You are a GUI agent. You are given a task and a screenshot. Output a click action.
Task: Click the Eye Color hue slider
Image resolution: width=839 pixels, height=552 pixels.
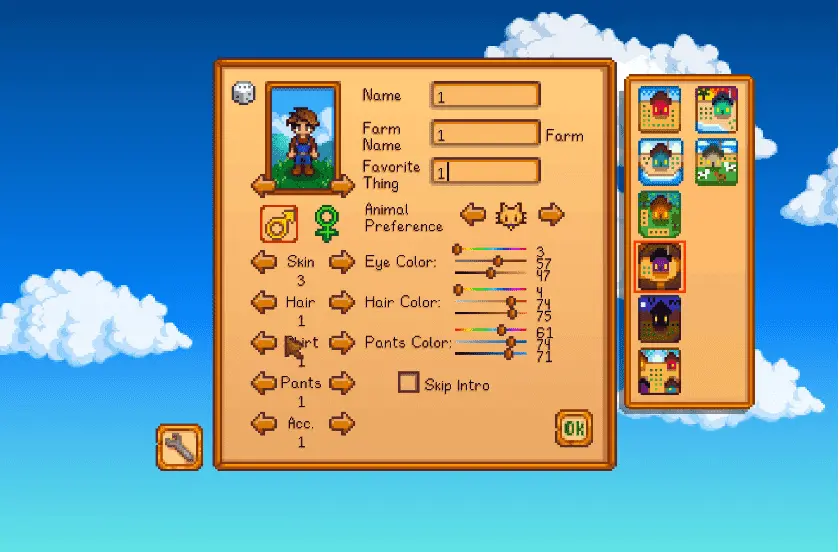pos(490,249)
